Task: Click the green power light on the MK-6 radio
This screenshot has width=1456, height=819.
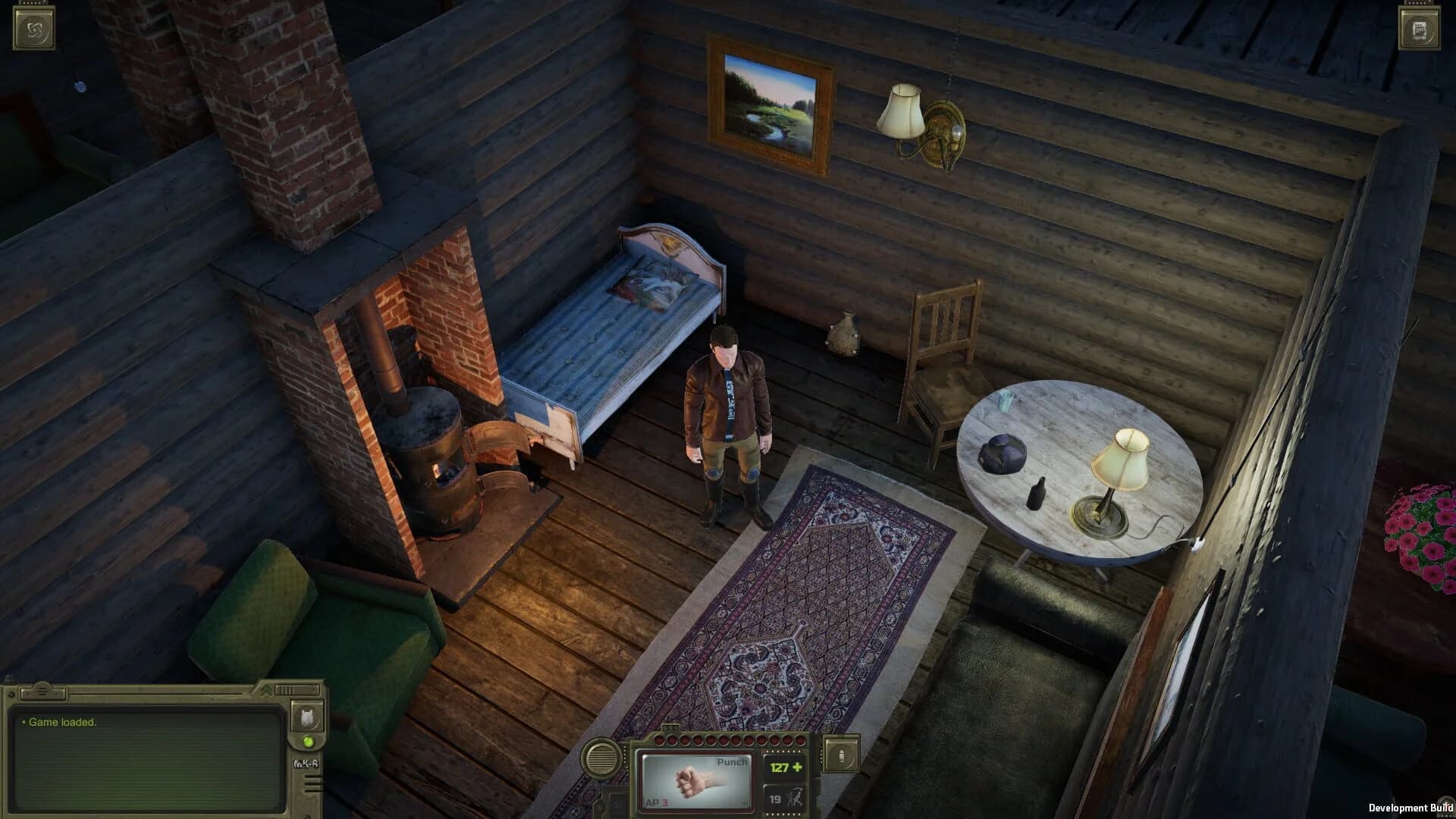Action: click(307, 742)
